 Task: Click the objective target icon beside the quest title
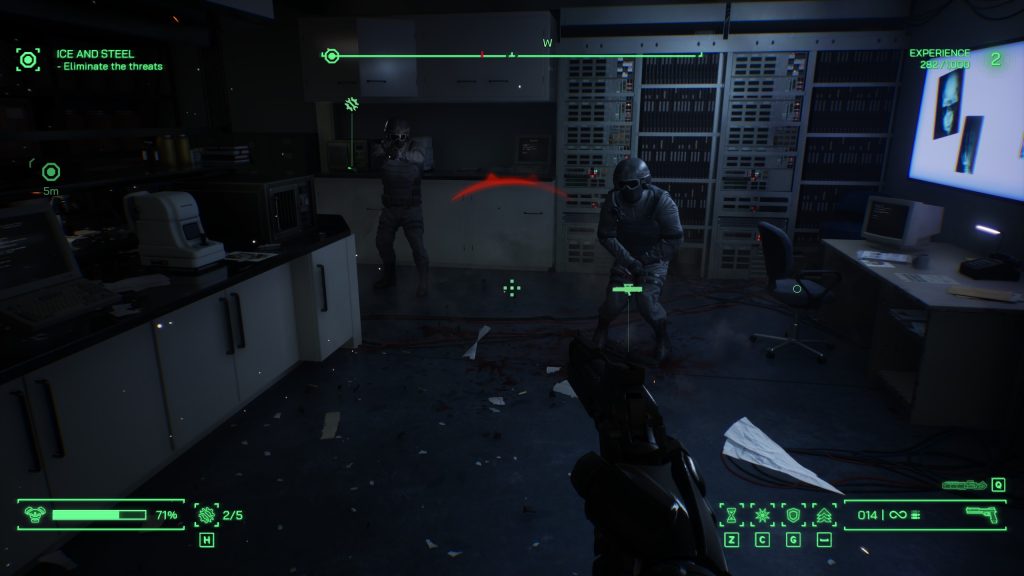(x=28, y=59)
